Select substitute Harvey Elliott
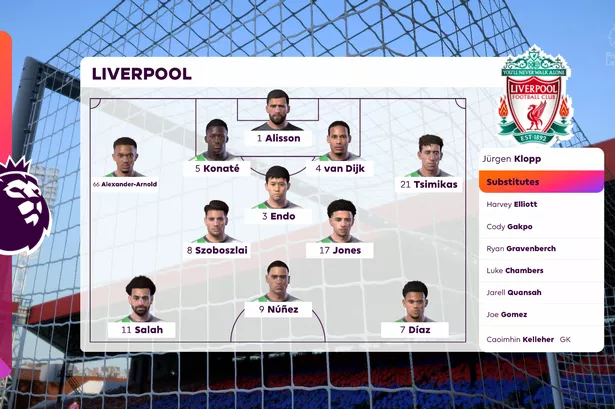The width and height of the screenshot is (615, 409). [512, 204]
